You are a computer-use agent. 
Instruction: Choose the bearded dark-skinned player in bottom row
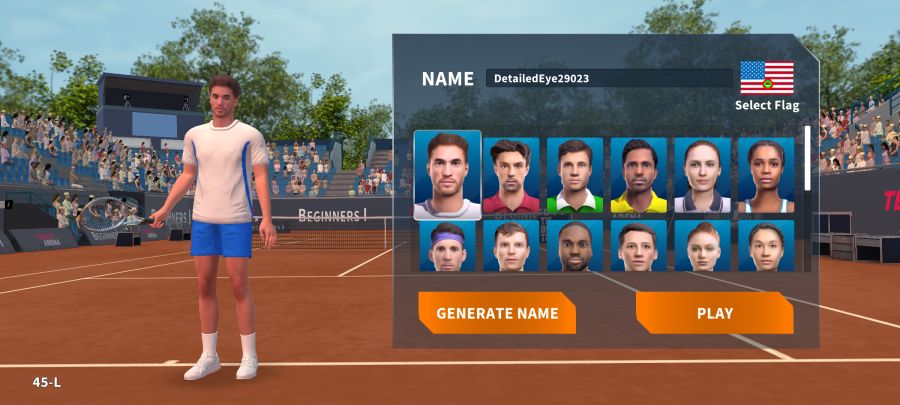click(x=575, y=246)
